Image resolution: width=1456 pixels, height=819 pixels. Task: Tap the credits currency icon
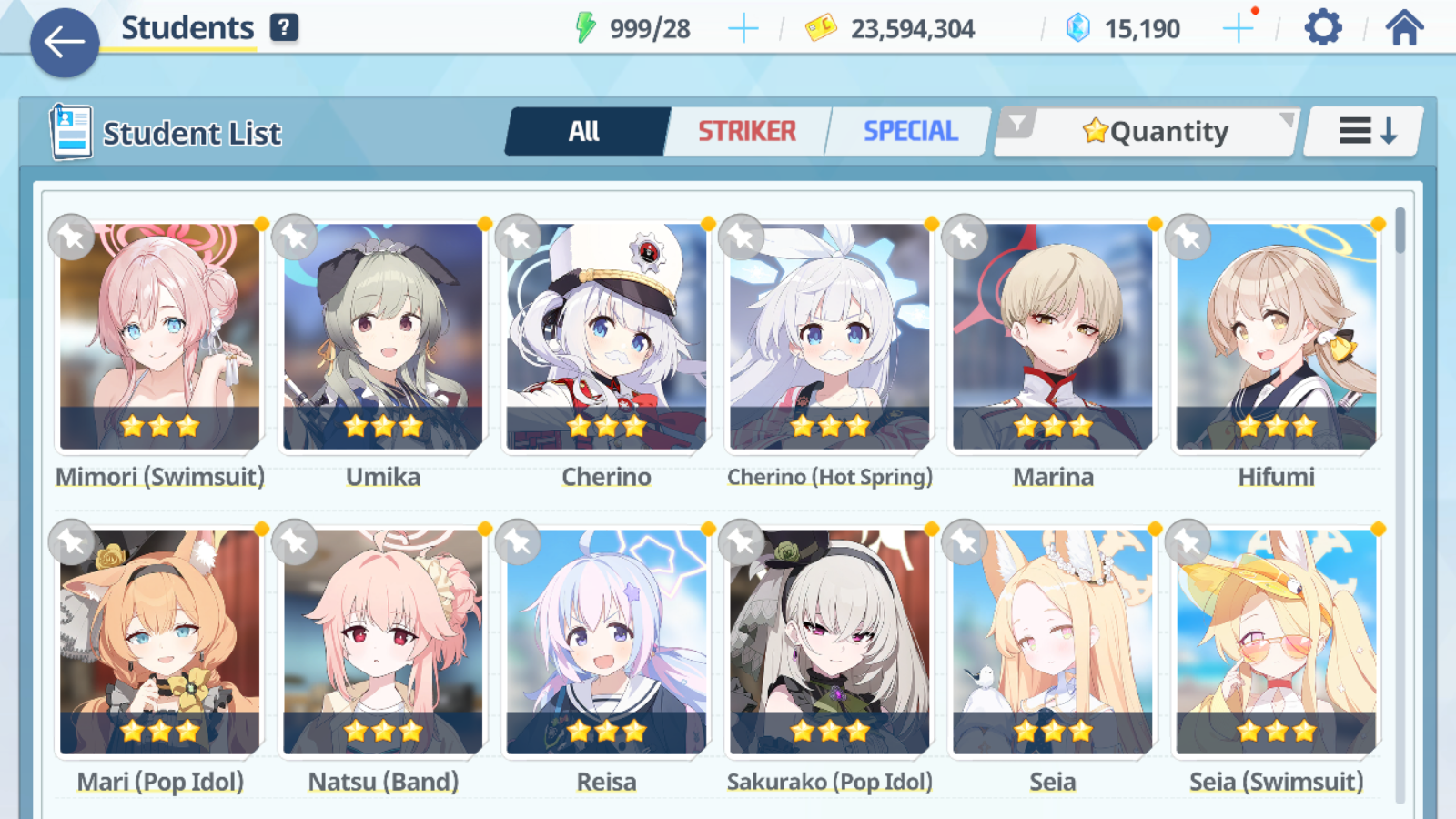tap(822, 27)
